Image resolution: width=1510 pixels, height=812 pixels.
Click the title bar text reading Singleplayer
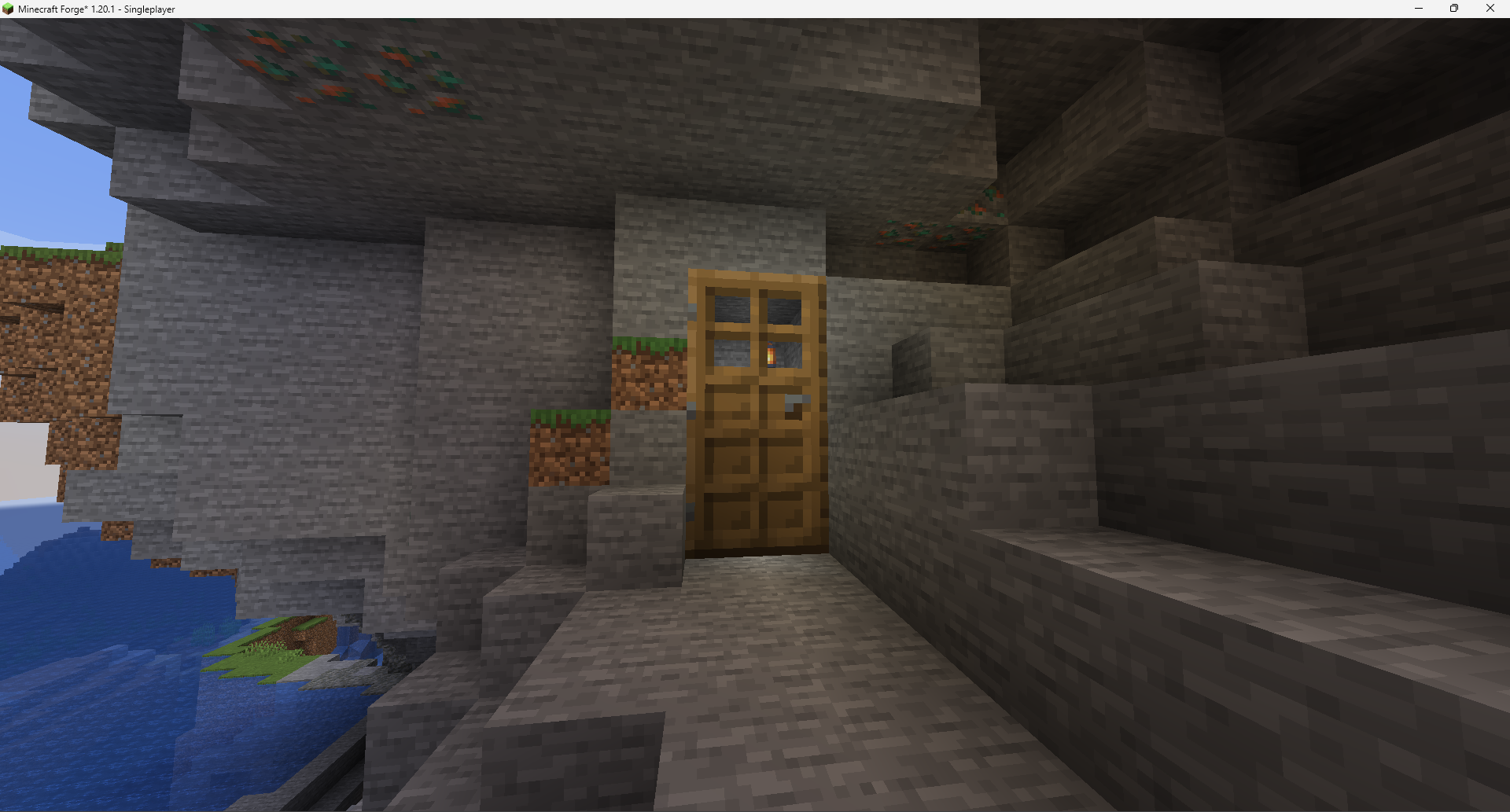tap(148, 9)
